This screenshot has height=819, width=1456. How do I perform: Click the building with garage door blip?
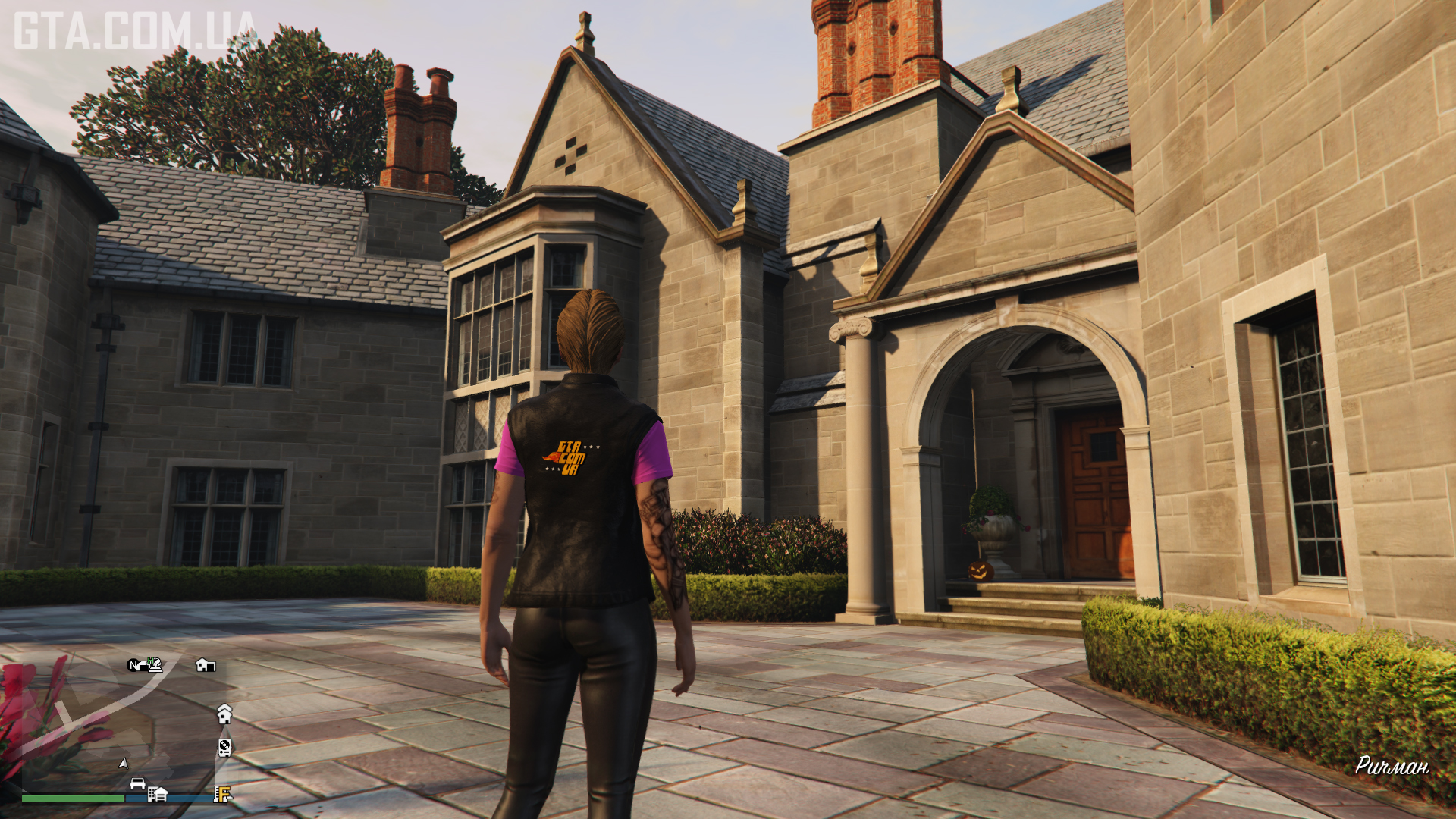tap(157, 794)
